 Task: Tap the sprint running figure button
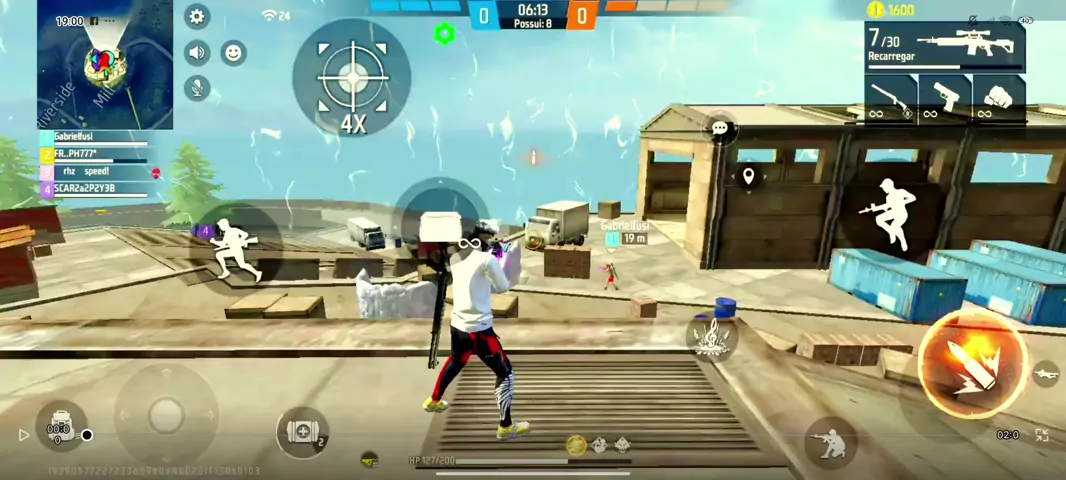pos(237,246)
